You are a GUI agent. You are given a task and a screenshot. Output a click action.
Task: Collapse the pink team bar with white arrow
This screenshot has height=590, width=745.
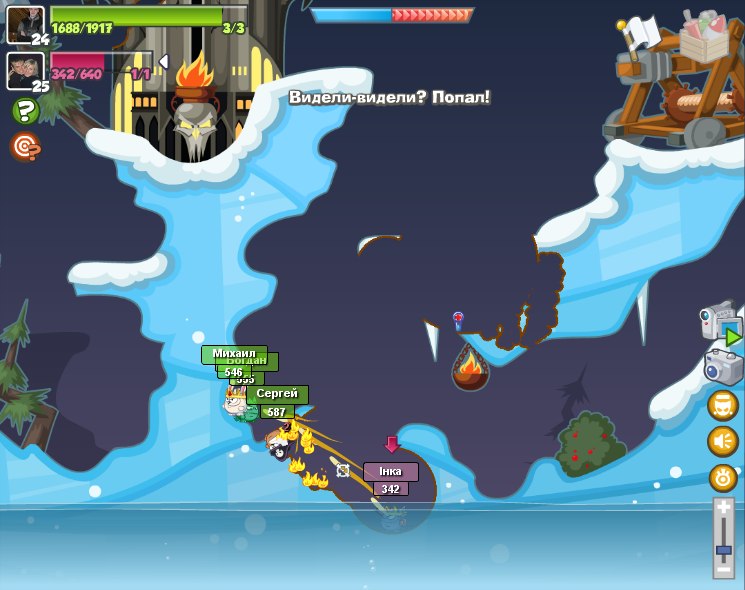163,62
